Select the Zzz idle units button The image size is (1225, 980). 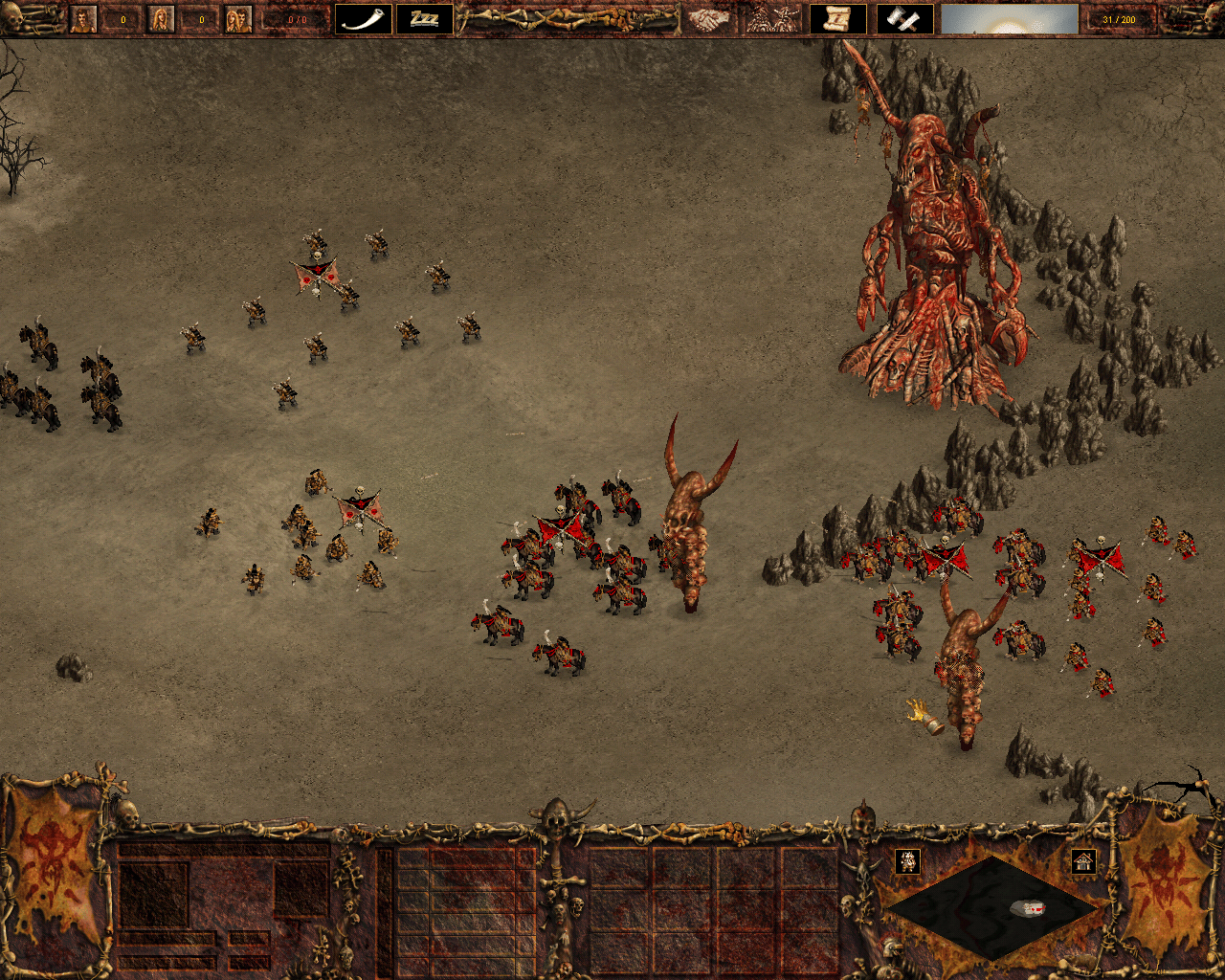click(x=425, y=19)
